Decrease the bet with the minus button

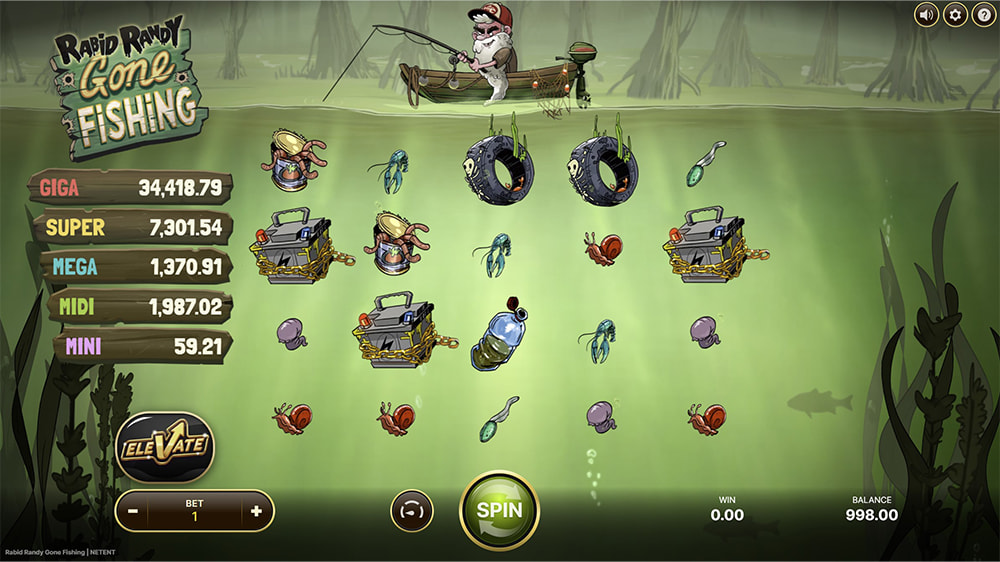pyautogui.click(x=133, y=511)
